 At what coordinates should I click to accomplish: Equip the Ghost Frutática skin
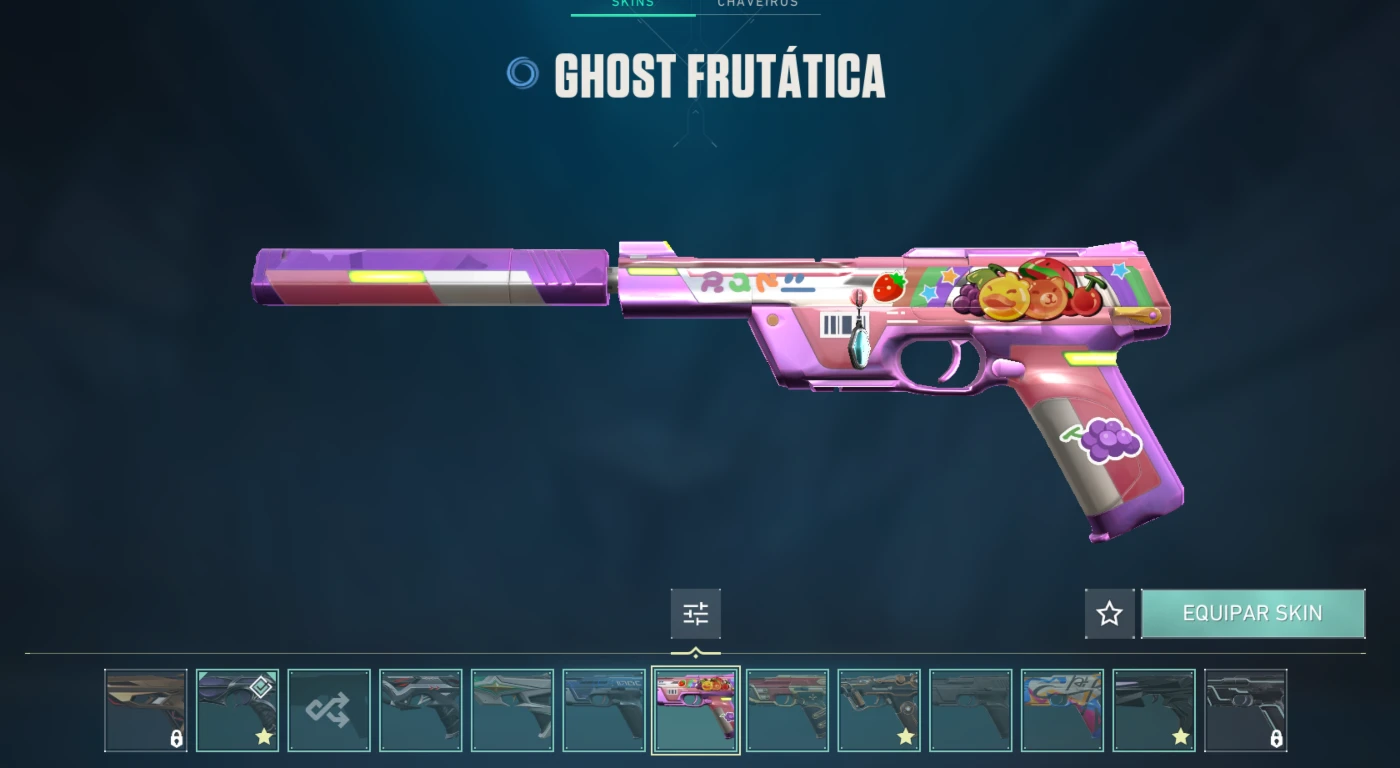tap(1252, 613)
